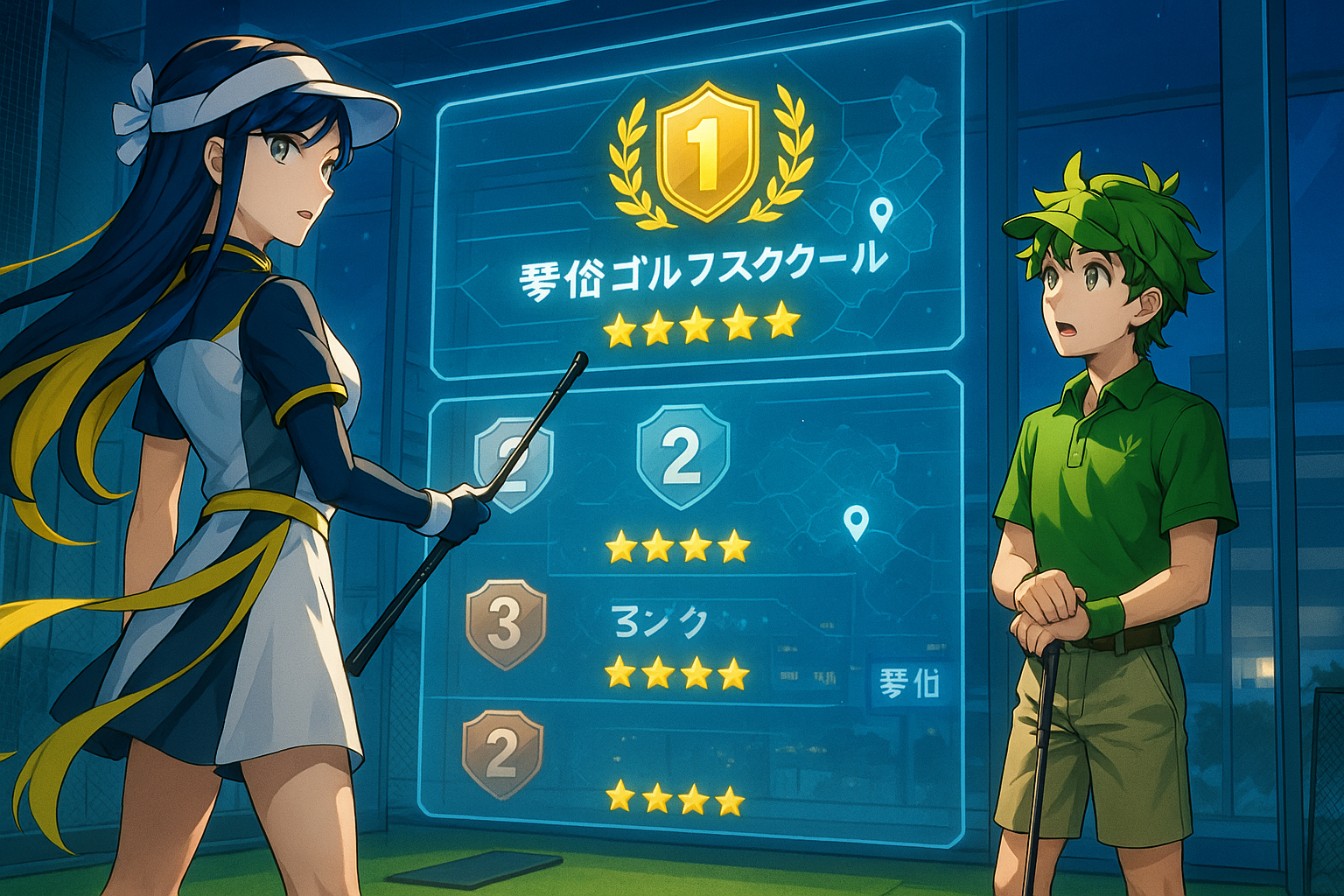The height and width of the screenshot is (896, 1344).
Task: Click the small 琴伯 tag label
Action: [909, 682]
